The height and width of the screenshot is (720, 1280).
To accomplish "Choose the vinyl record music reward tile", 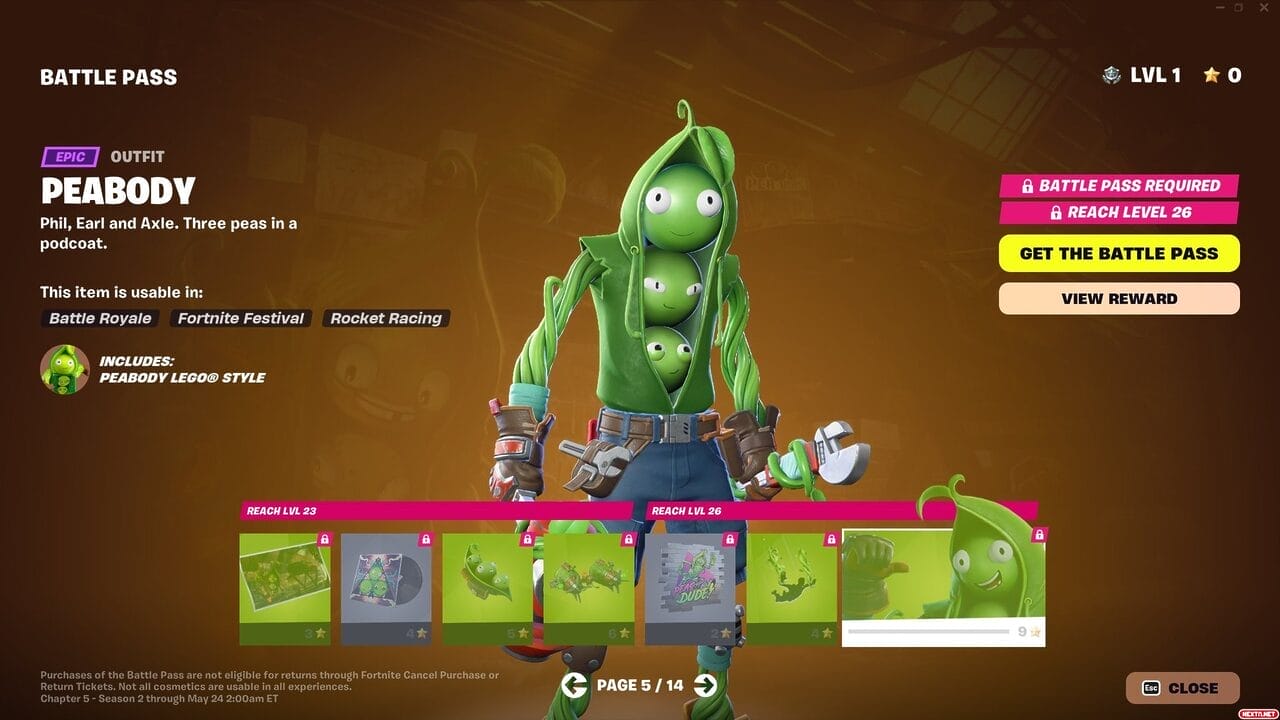I will click(x=386, y=589).
